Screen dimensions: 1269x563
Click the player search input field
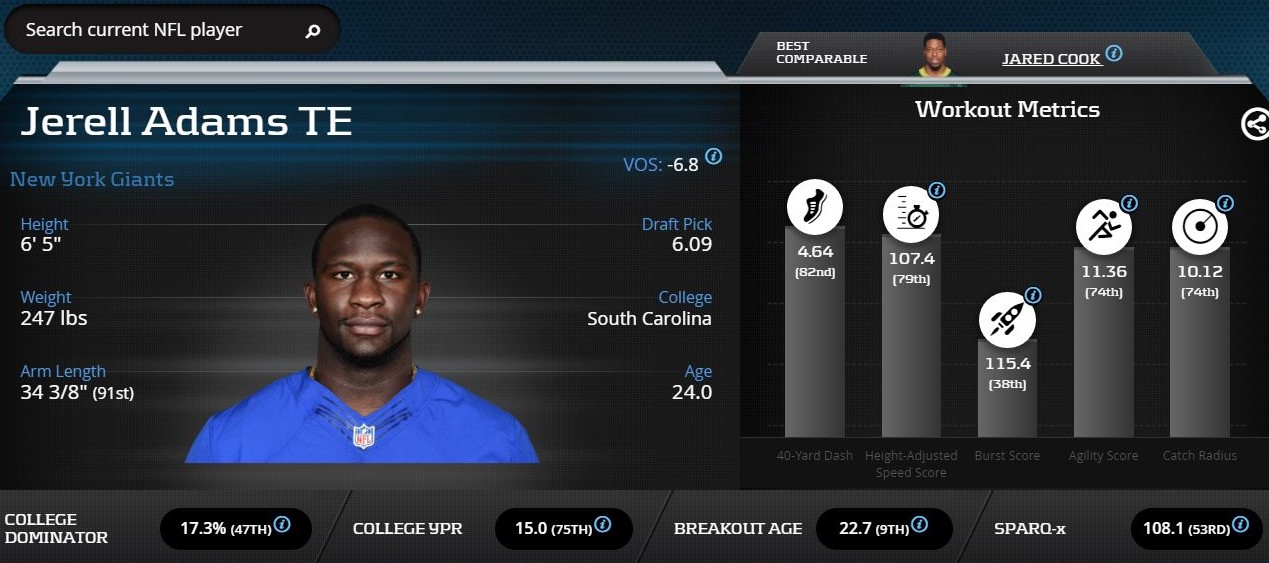tap(150, 30)
